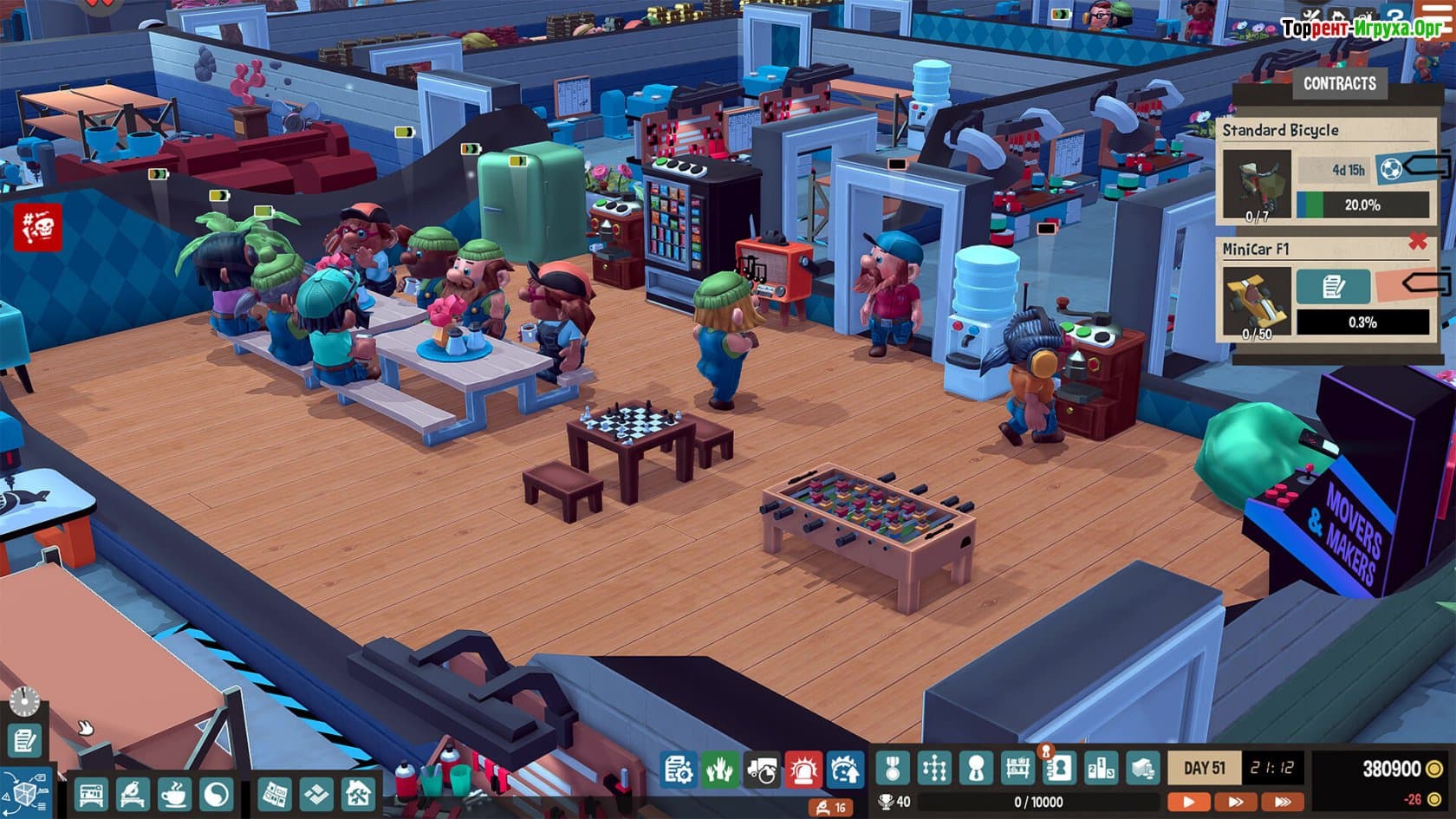Screen dimensions: 1456x819
Task: Open the delivery truck schedule icon
Action: (761, 769)
